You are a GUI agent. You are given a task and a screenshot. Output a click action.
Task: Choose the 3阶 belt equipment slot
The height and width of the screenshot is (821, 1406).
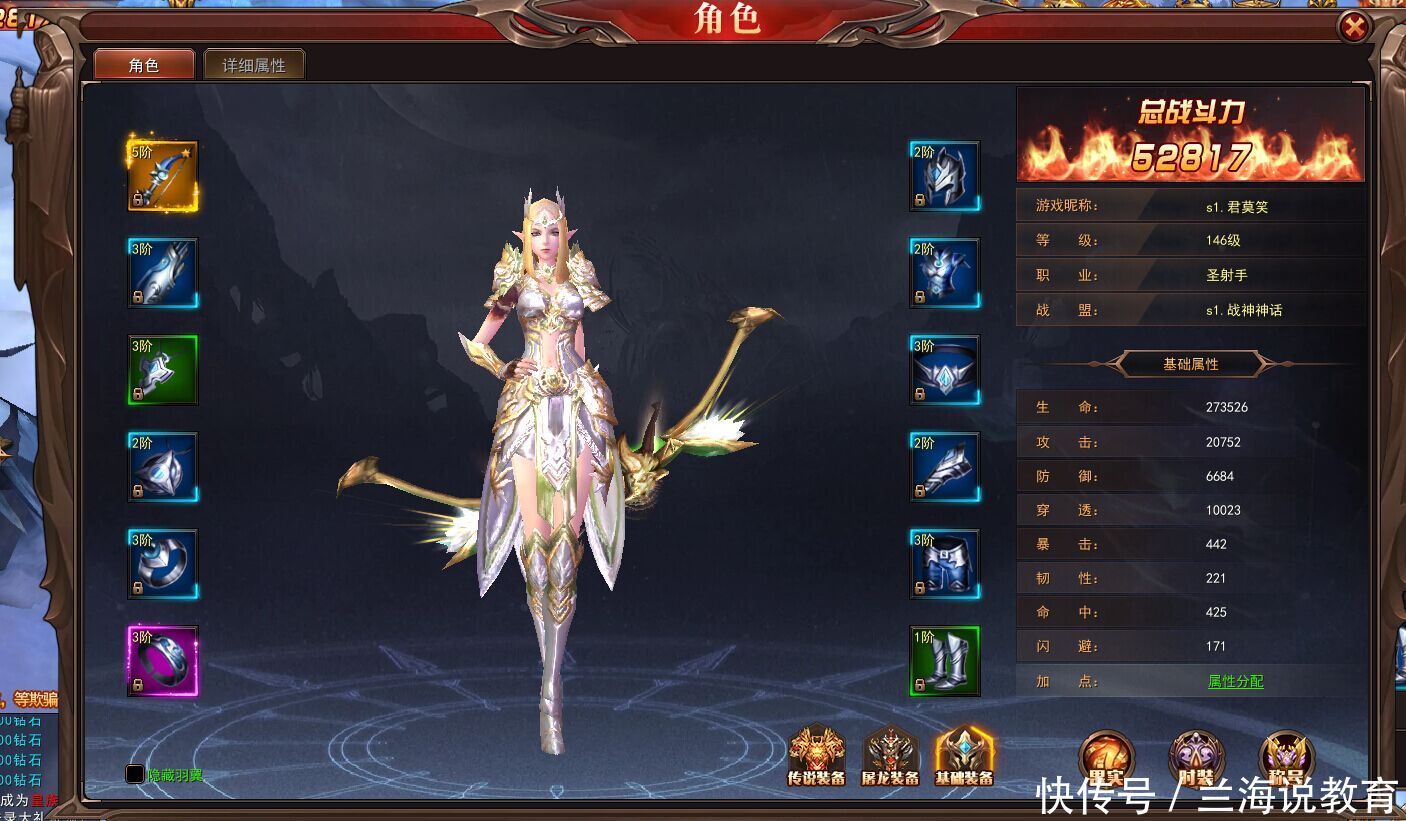tap(944, 370)
